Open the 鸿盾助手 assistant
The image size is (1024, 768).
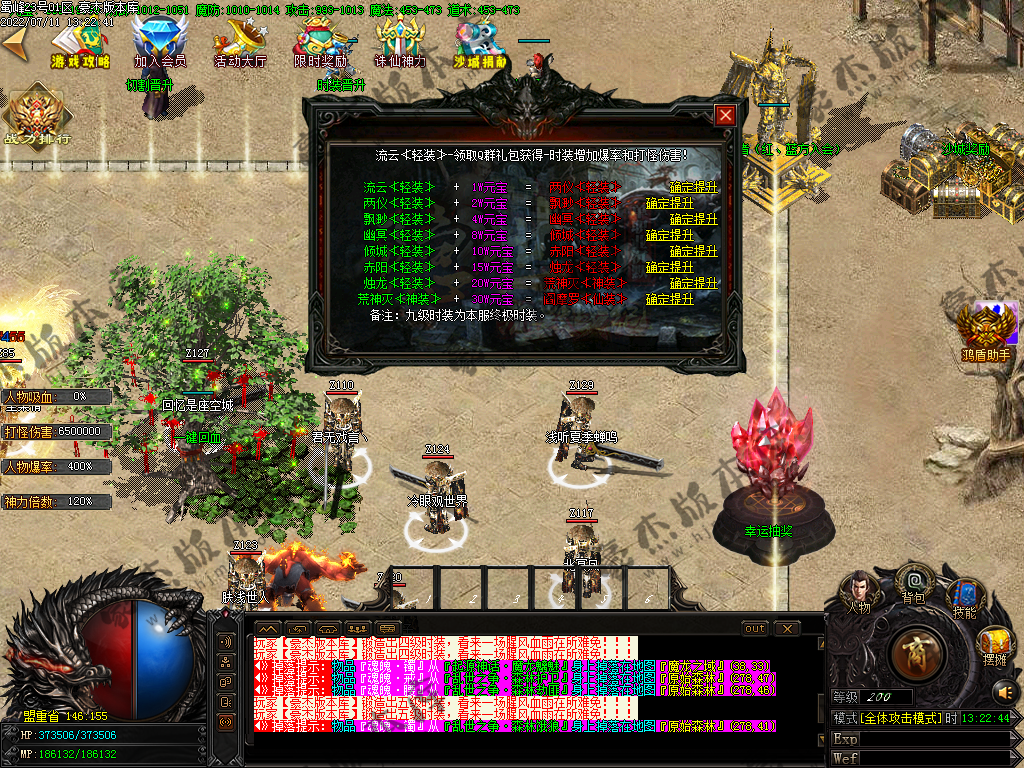[x=986, y=331]
